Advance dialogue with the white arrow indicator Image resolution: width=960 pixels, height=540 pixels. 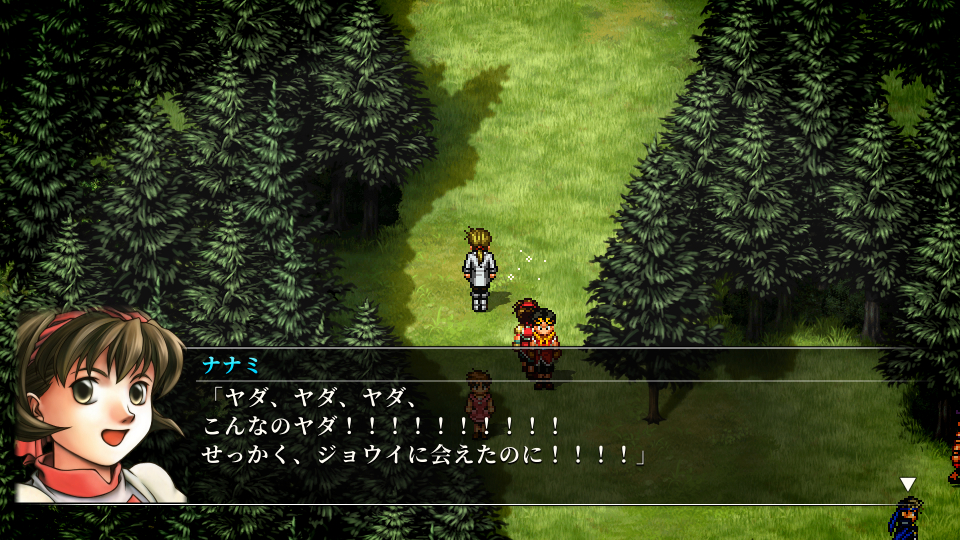click(907, 485)
